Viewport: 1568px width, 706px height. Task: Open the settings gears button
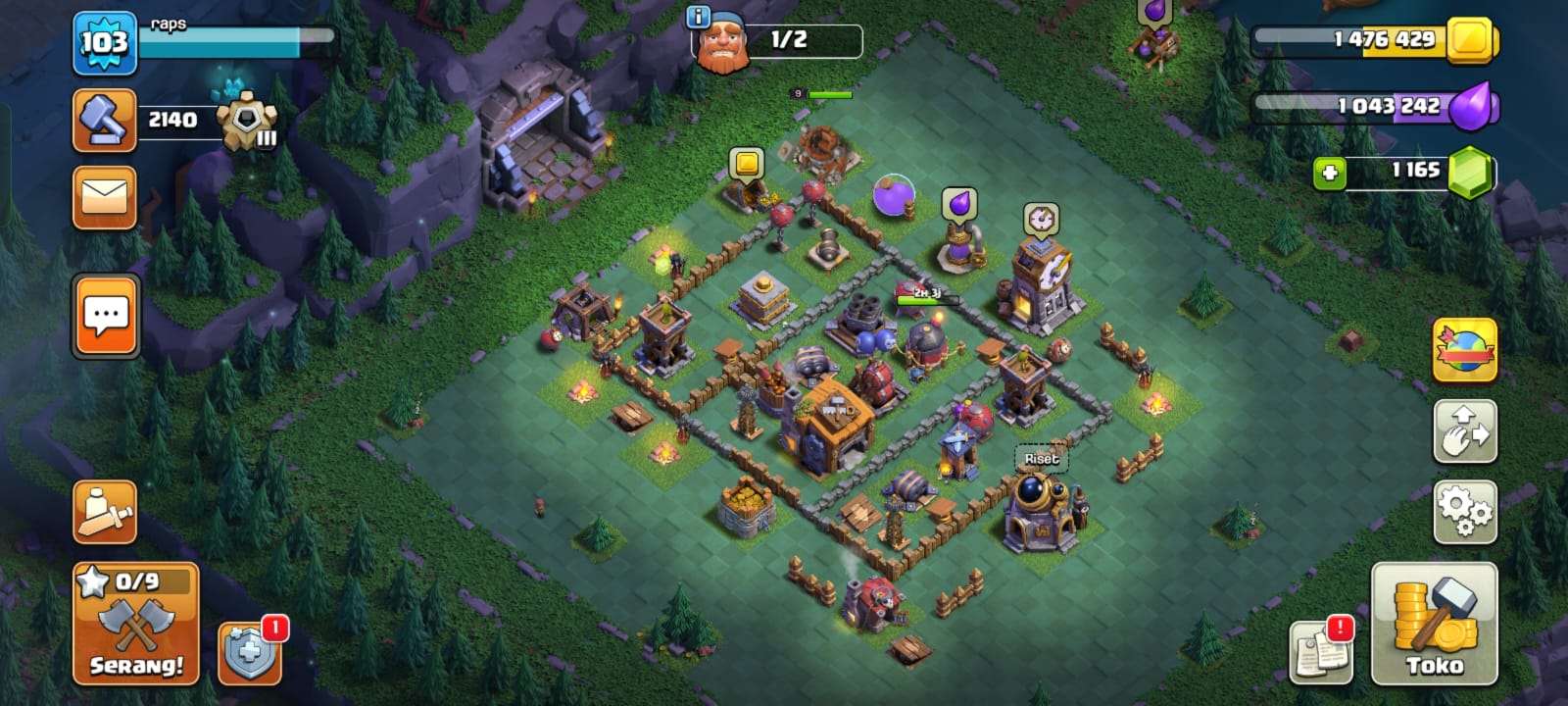click(x=1465, y=512)
